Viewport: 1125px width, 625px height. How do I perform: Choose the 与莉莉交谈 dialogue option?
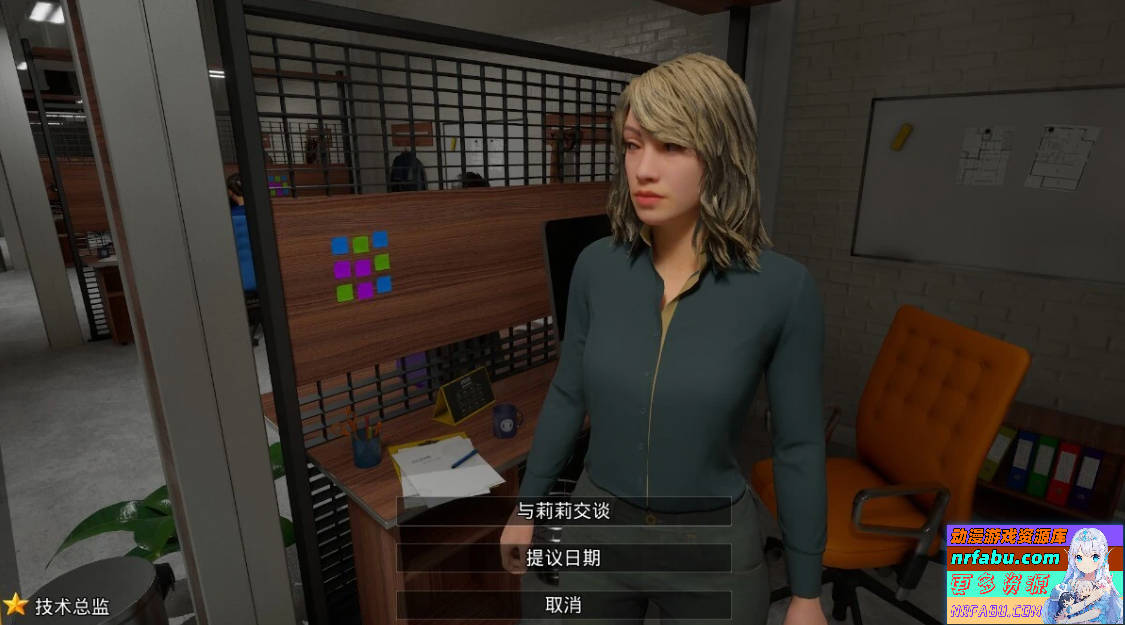(563, 511)
